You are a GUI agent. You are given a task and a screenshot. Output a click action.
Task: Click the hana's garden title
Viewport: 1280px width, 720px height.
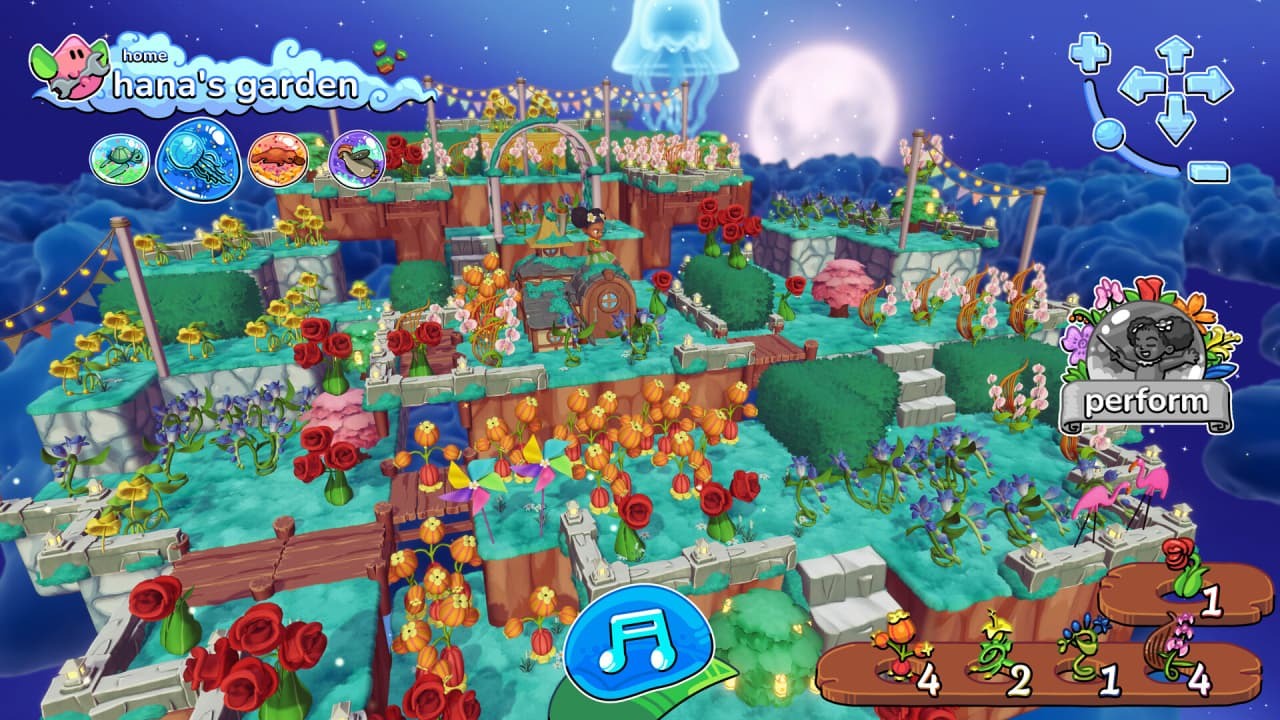tap(236, 85)
